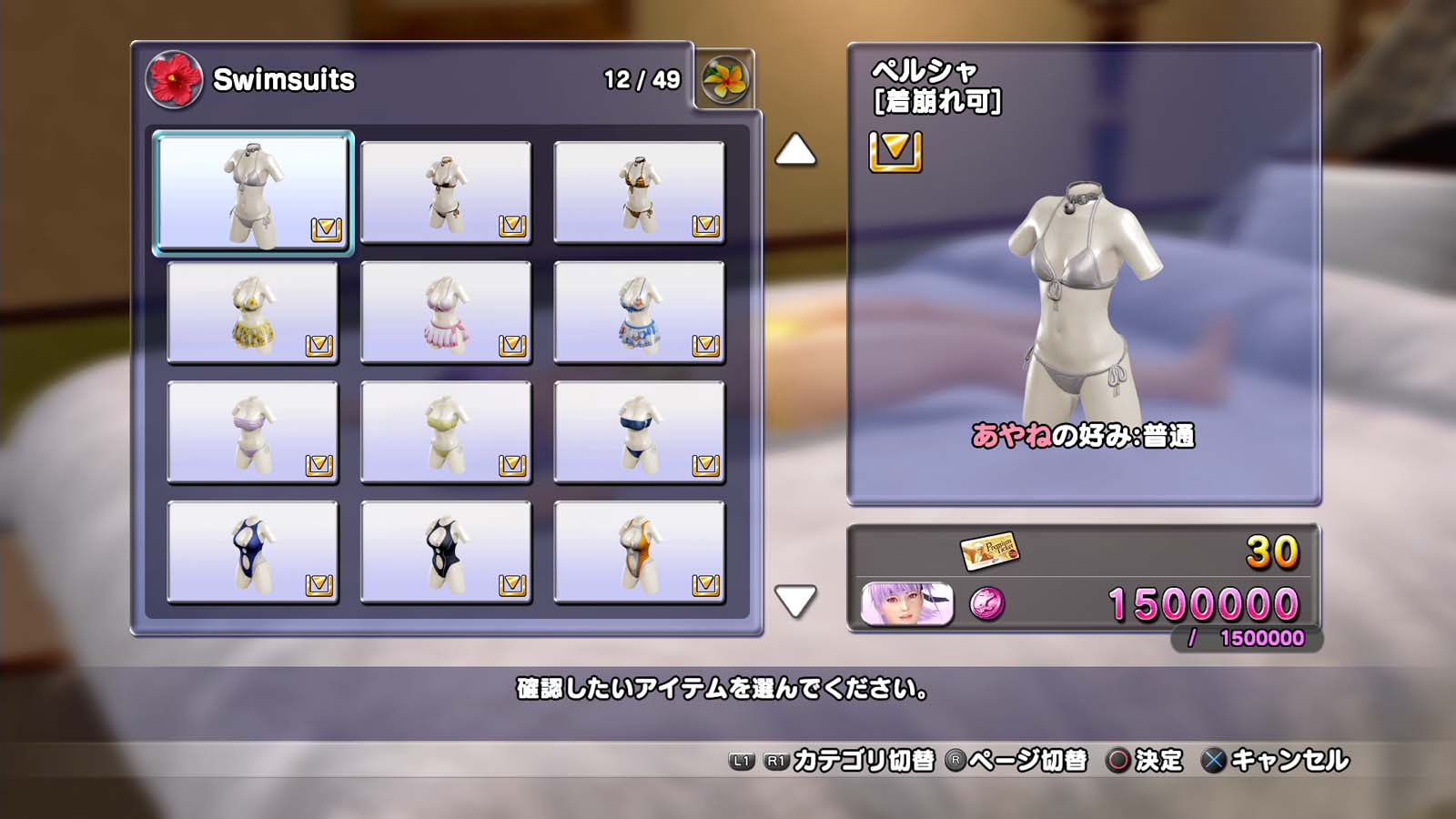
Task: Choose the pale yellow bandeau bikini
Action: 446,433
